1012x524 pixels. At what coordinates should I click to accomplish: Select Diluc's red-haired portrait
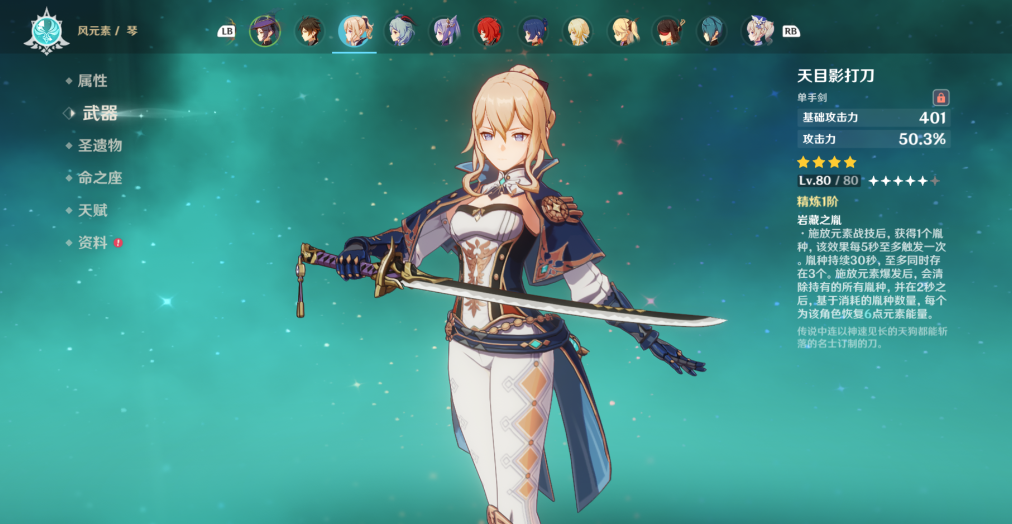click(x=489, y=31)
